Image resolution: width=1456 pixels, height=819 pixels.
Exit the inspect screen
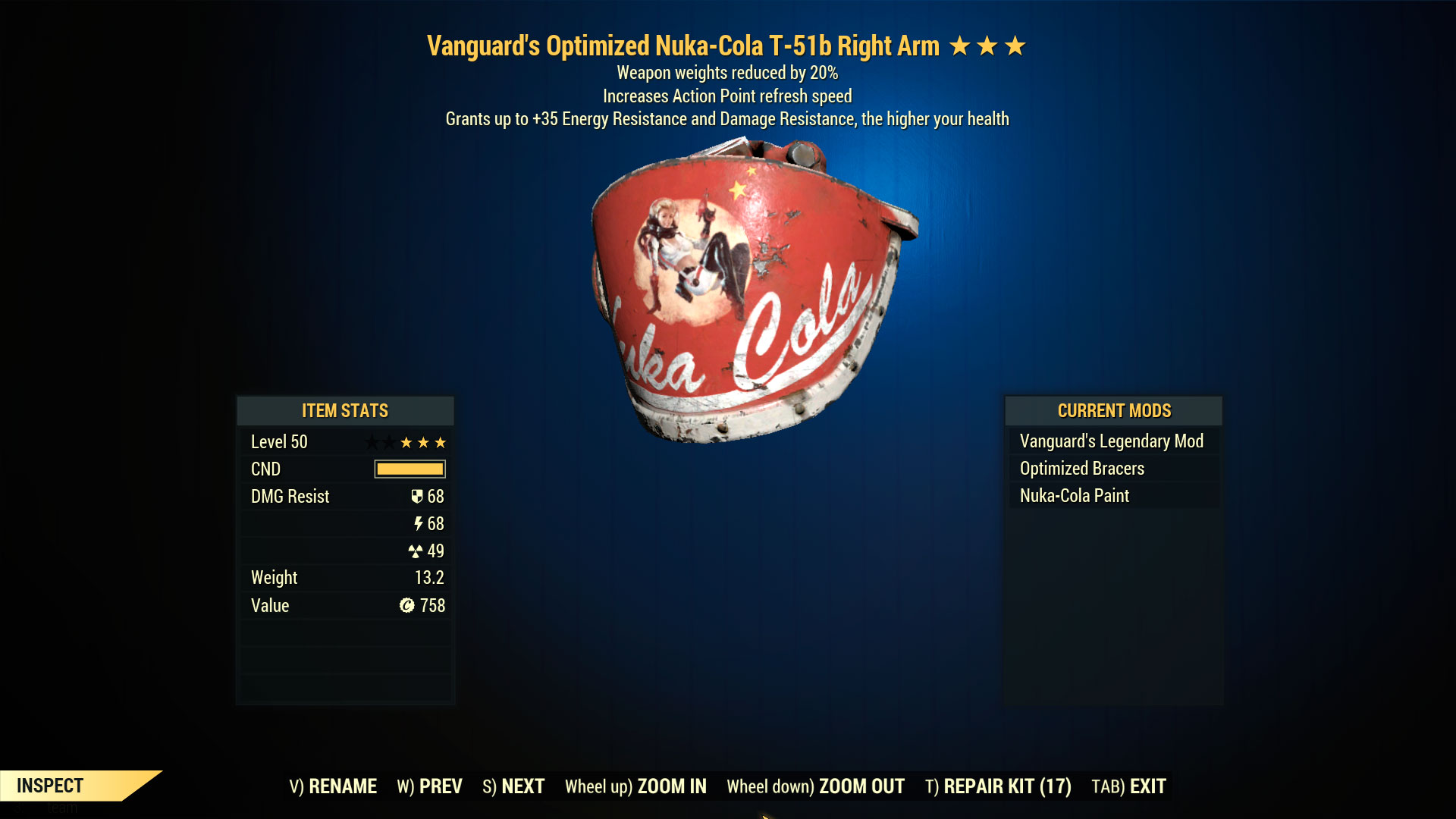coord(1128,786)
